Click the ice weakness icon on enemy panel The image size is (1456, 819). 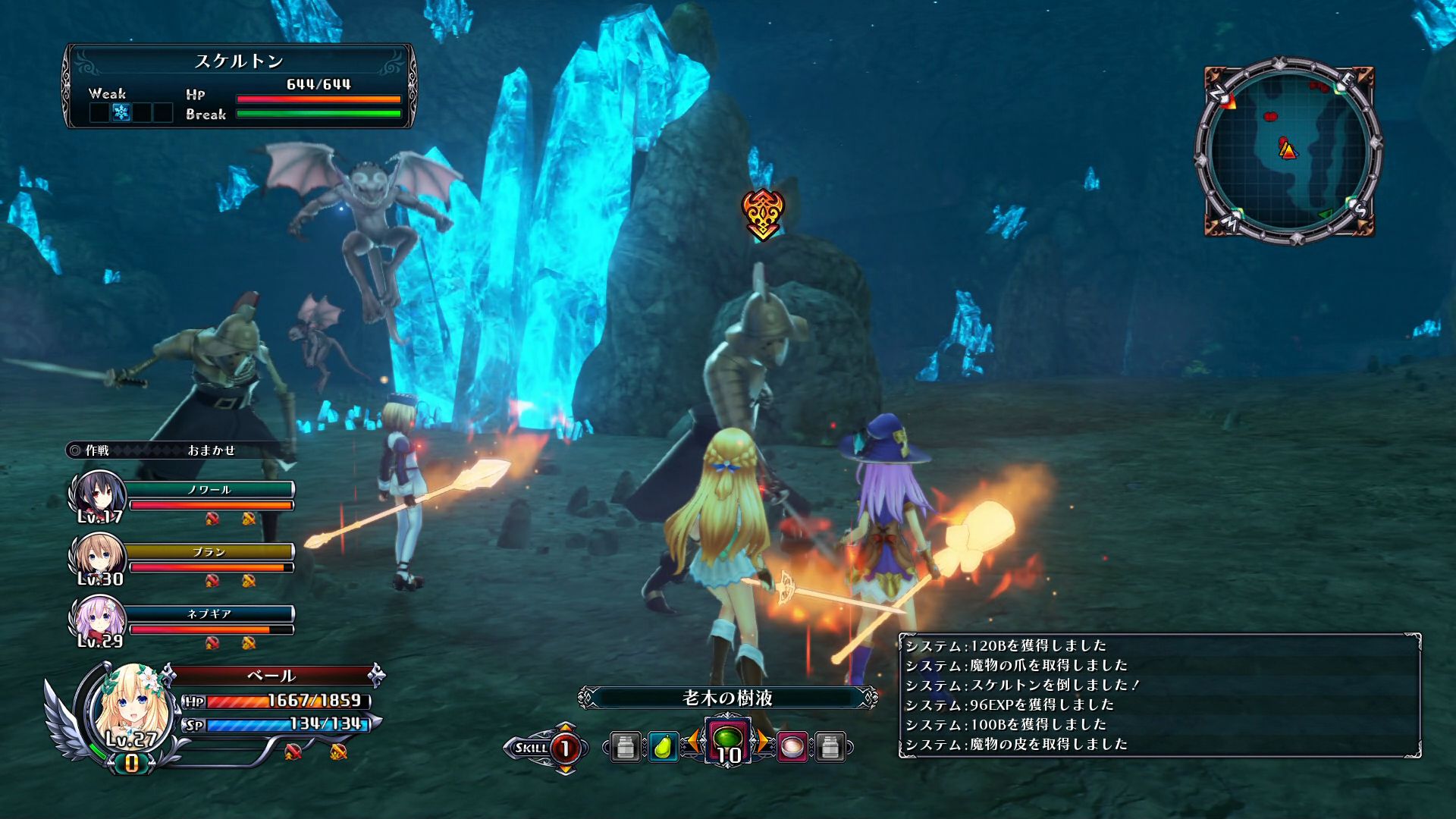pos(121,113)
